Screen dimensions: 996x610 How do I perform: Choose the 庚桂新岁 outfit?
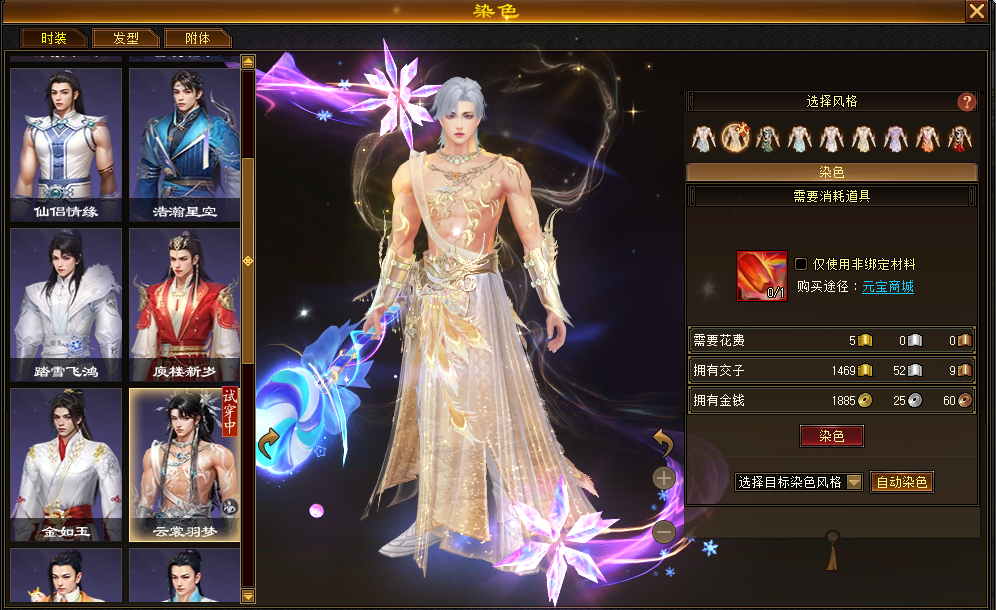click(x=184, y=304)
